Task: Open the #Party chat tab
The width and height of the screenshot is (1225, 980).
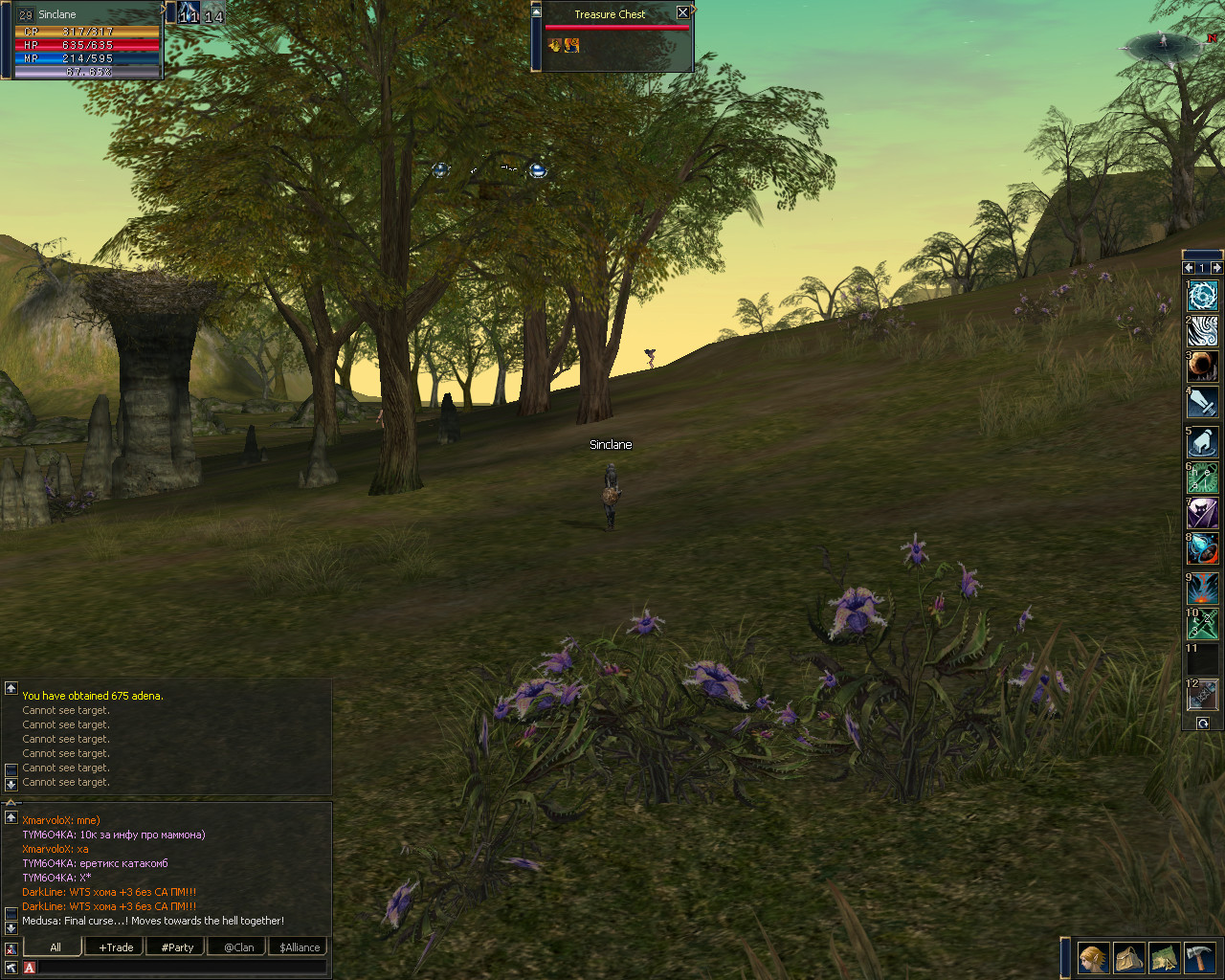Action: pos(177,947)
